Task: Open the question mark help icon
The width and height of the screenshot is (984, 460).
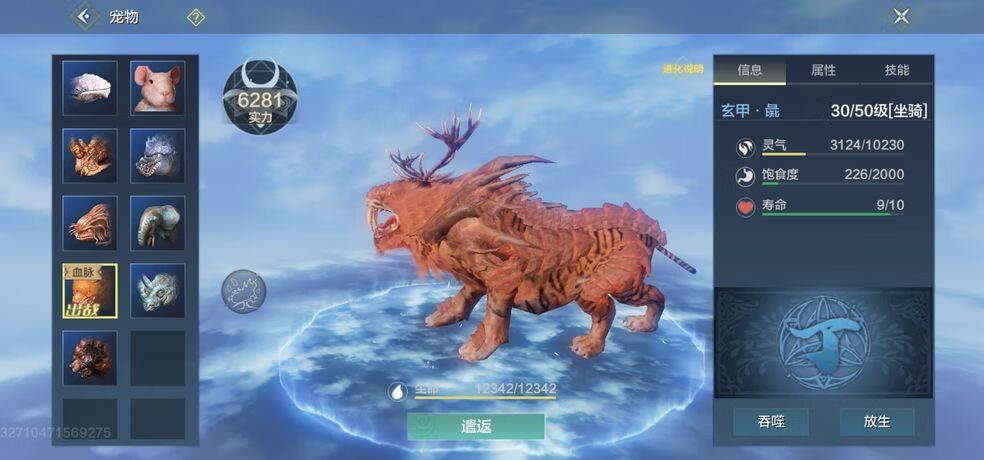Action: [x=196, y=16]
